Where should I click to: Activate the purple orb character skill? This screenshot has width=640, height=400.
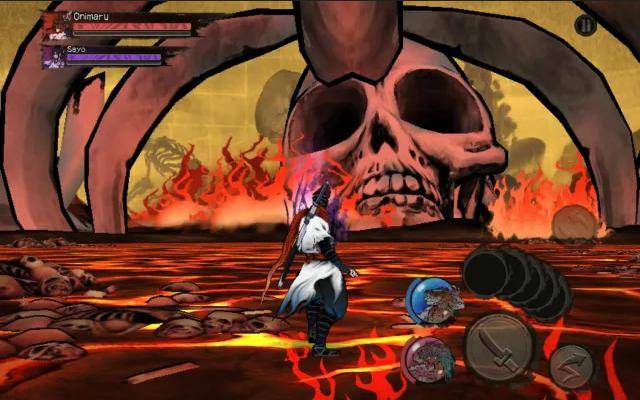(426, 361)
